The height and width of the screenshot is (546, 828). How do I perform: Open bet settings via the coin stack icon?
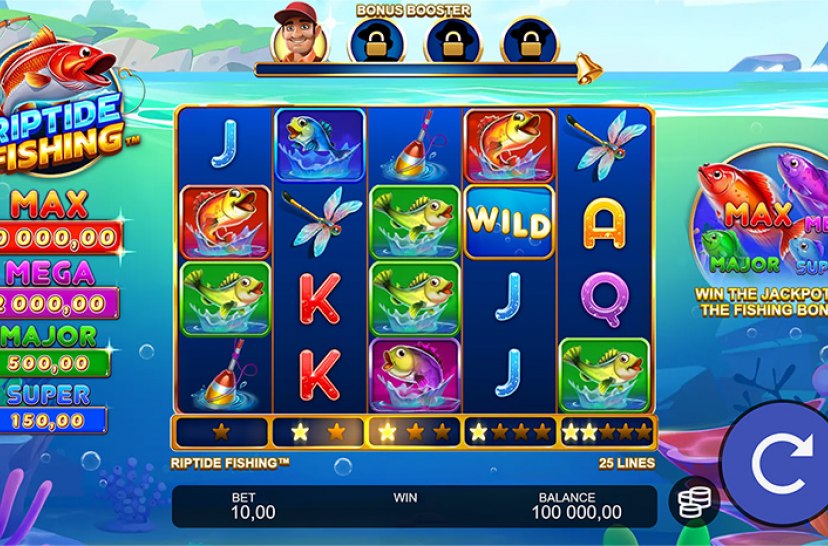[x=692, y=502]
